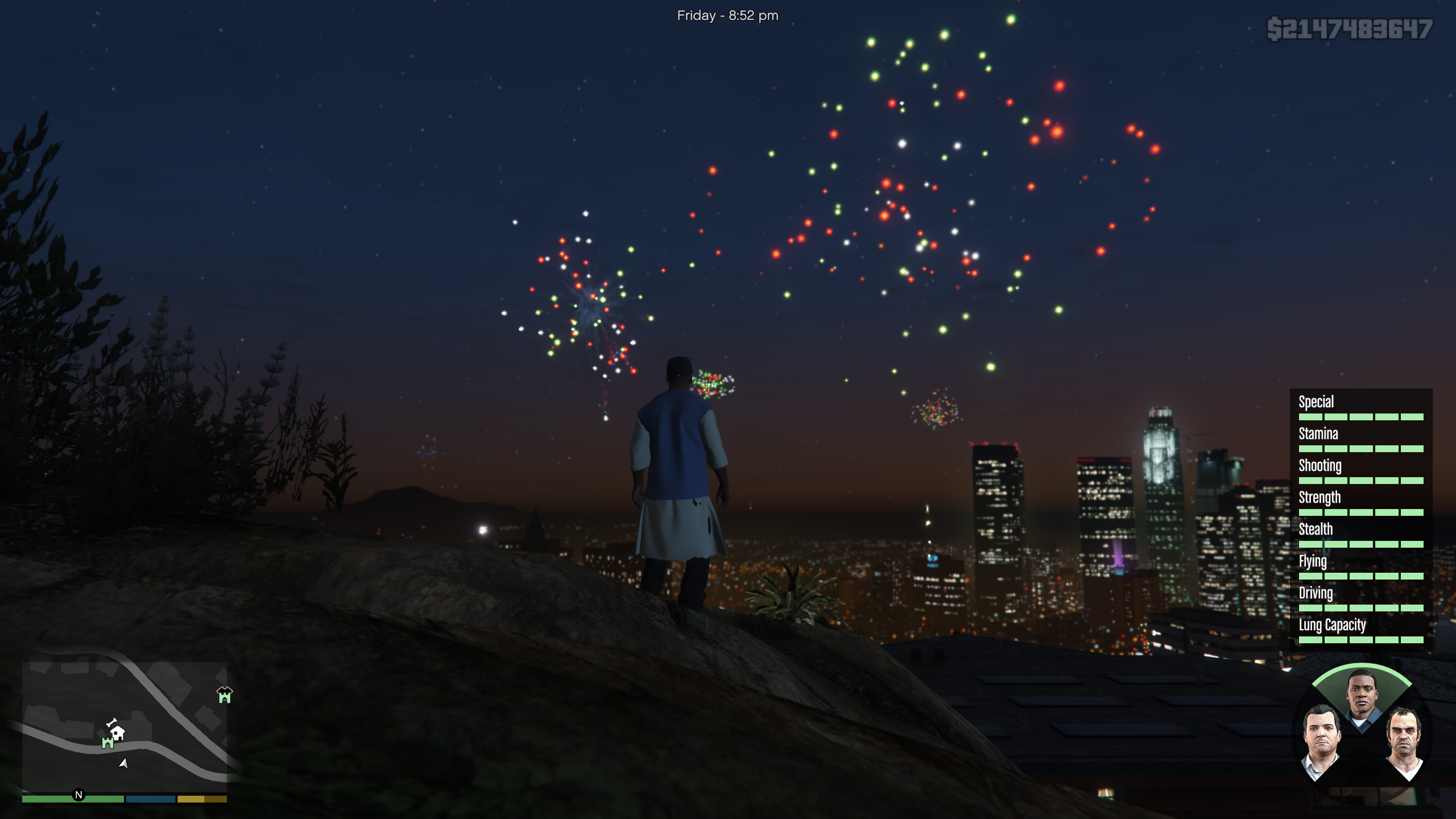Select the bone marker on the minimap
1456x819 pixels.
tap(111, 722)
